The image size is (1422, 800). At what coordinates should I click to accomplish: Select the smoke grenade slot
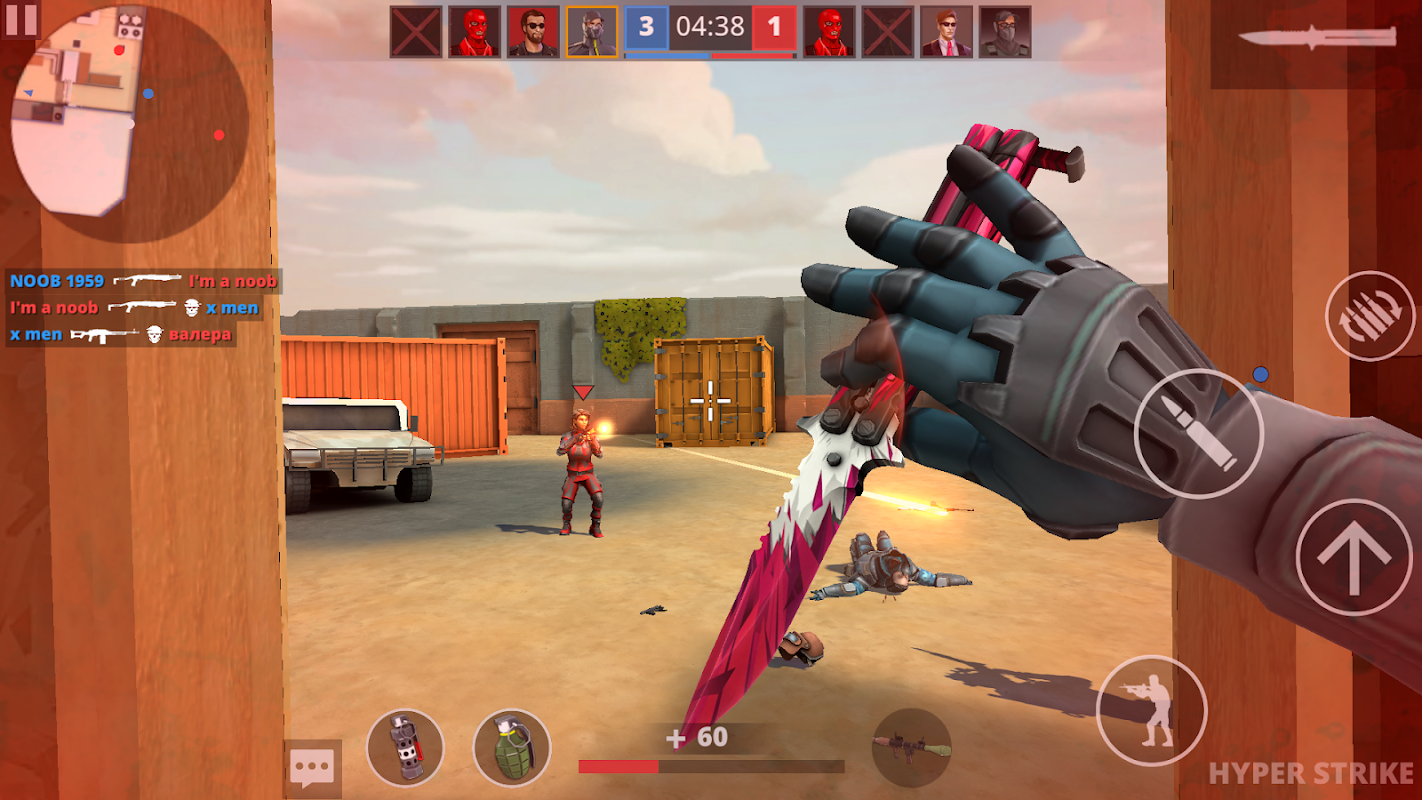(x=405, y=747)
